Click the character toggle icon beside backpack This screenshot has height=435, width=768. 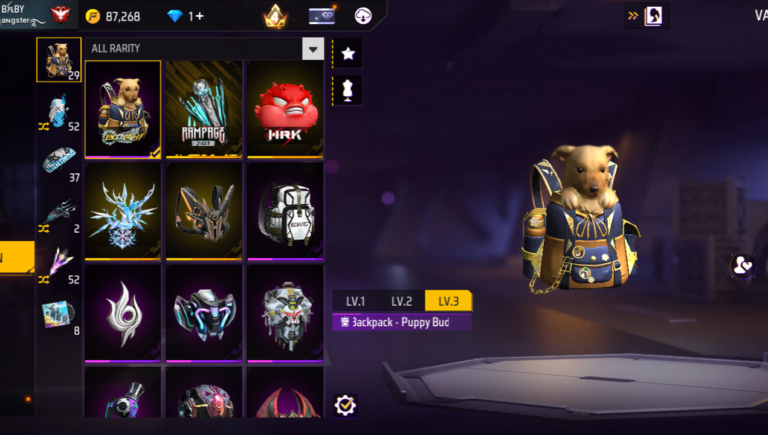click(x=743, y=265)
